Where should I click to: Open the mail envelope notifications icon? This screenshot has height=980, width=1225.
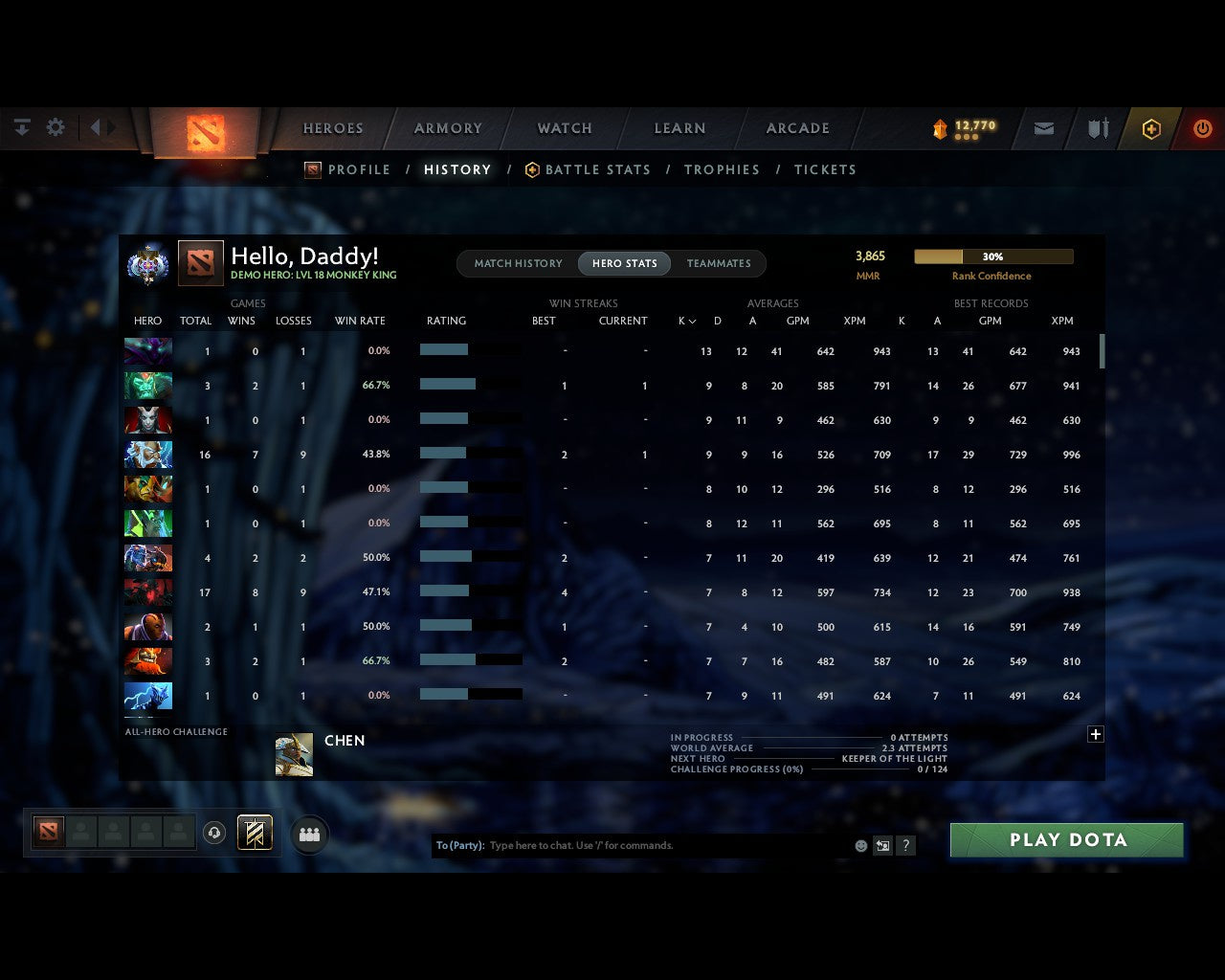click(1043, 128)
